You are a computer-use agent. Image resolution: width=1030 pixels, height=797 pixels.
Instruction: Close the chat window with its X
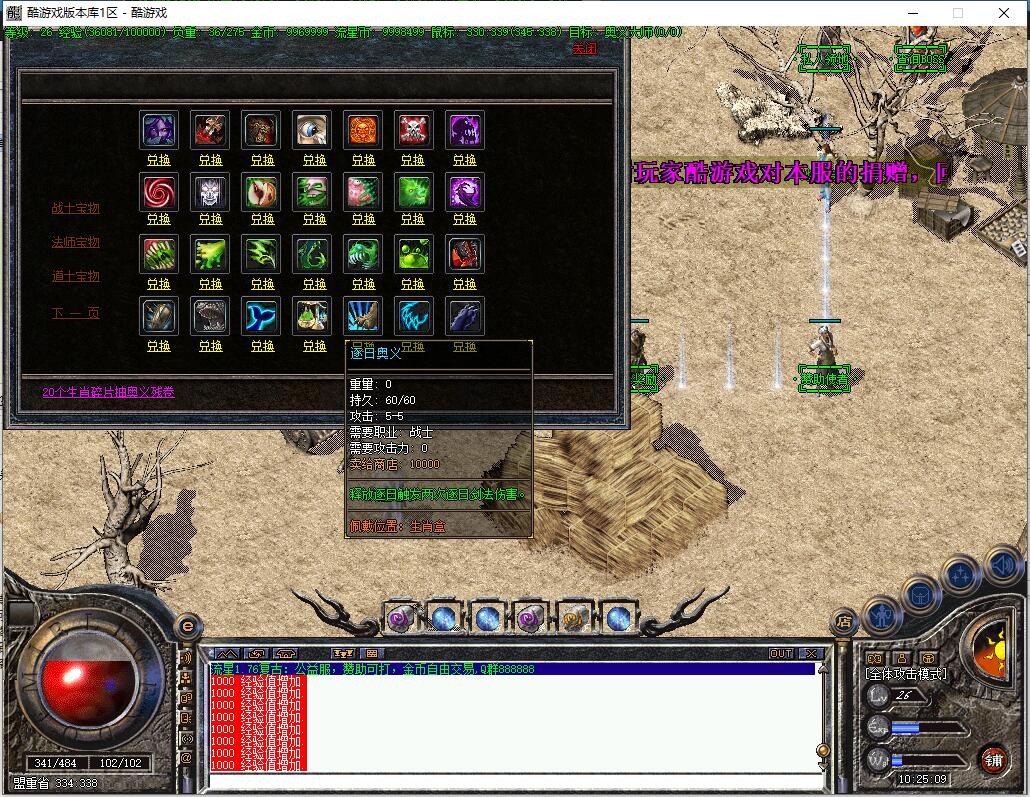pyautogui.click(x=811, y=654)
